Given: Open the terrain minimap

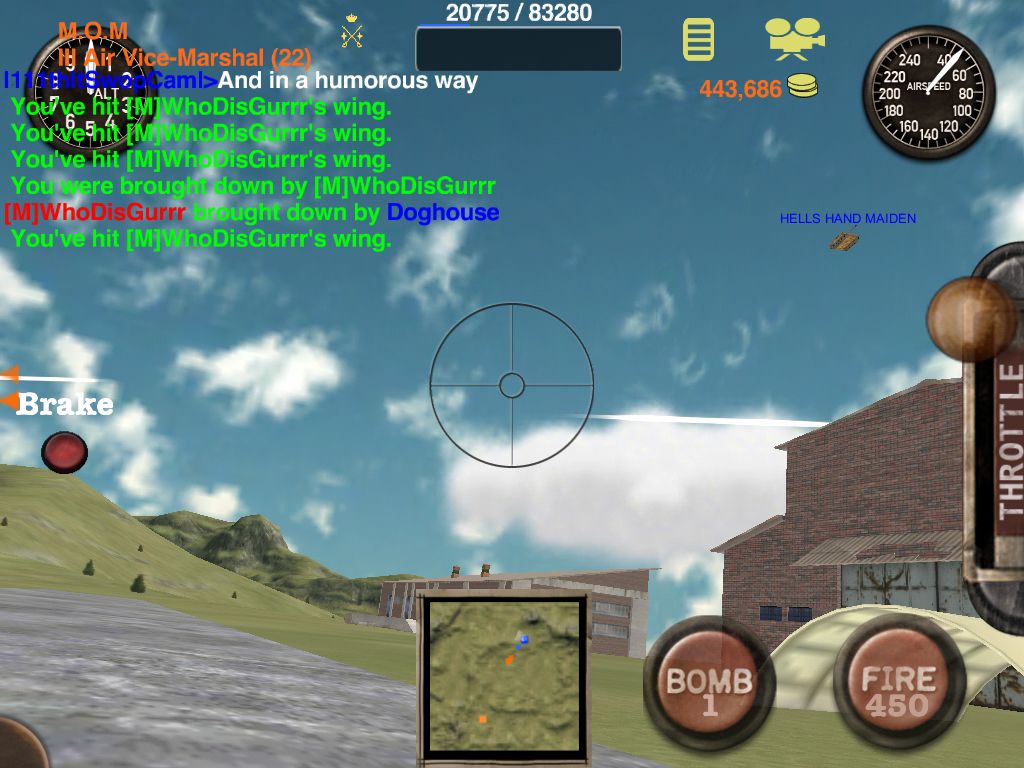Looking at the screenshot, I should click(x=502, y=674).
